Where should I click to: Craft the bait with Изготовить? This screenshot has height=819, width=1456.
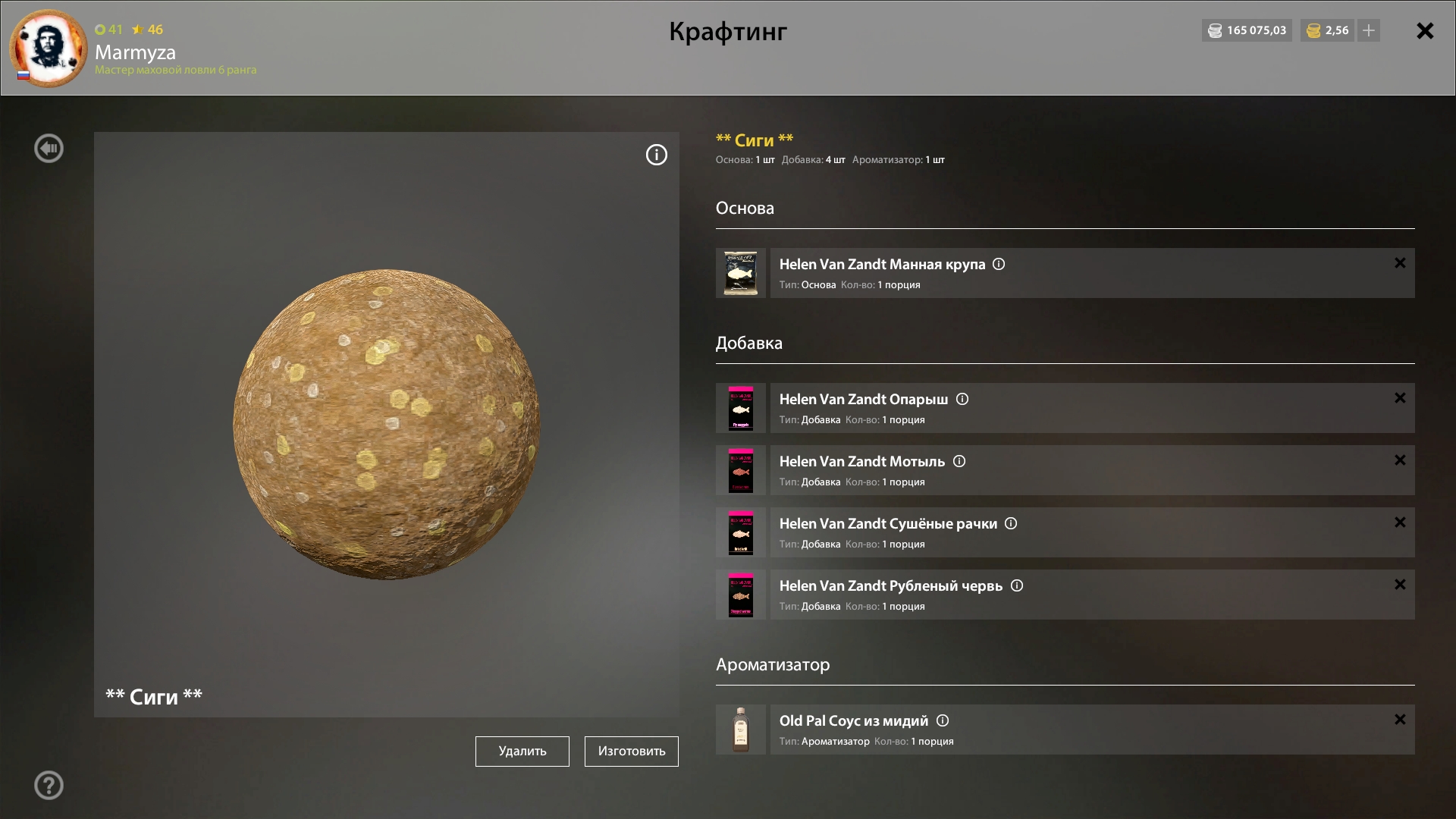point(631,751)
